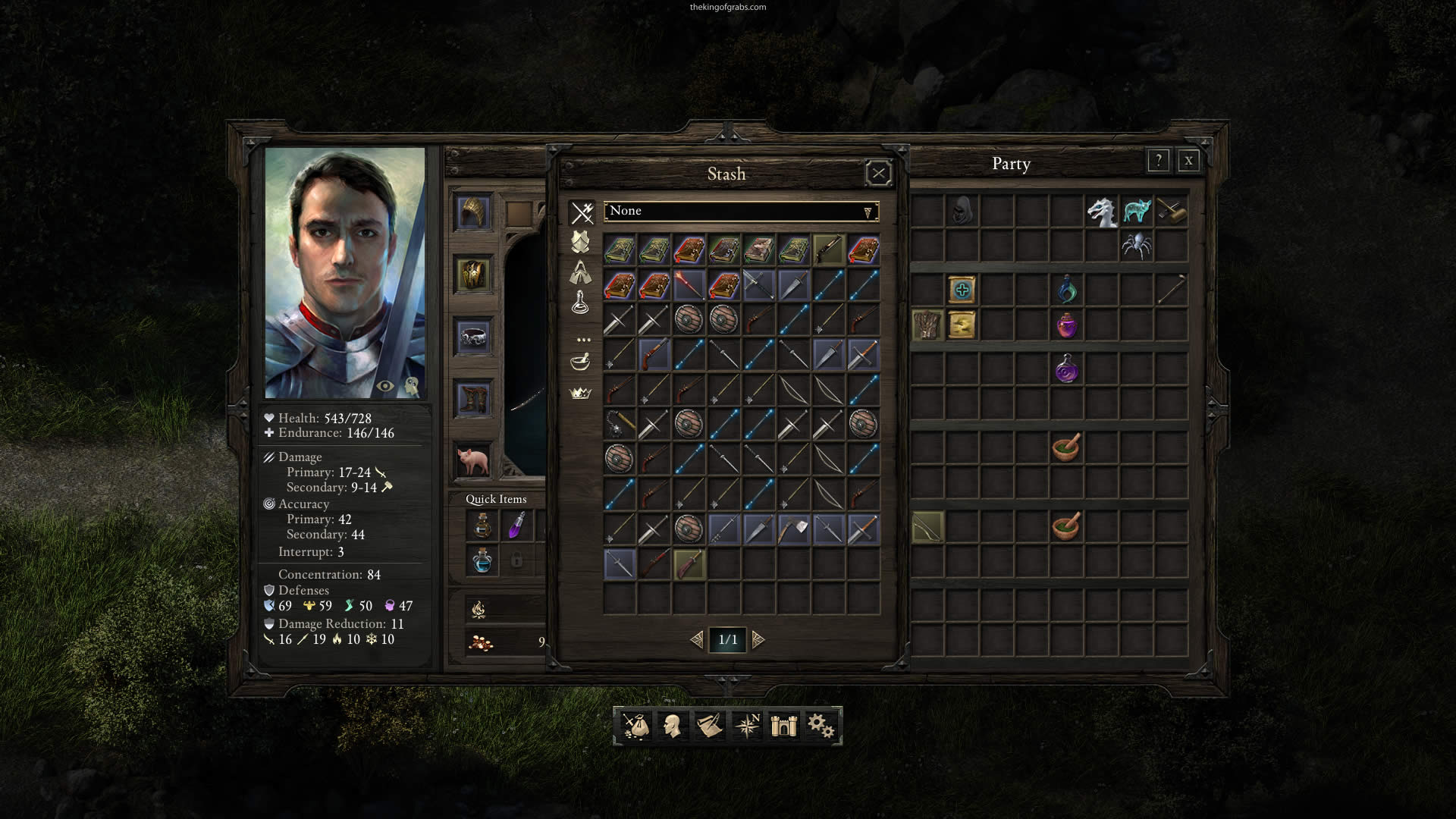Show the potion flask filter tab
This screenshot has width=1456, height=819.
(x=580, y=303)
